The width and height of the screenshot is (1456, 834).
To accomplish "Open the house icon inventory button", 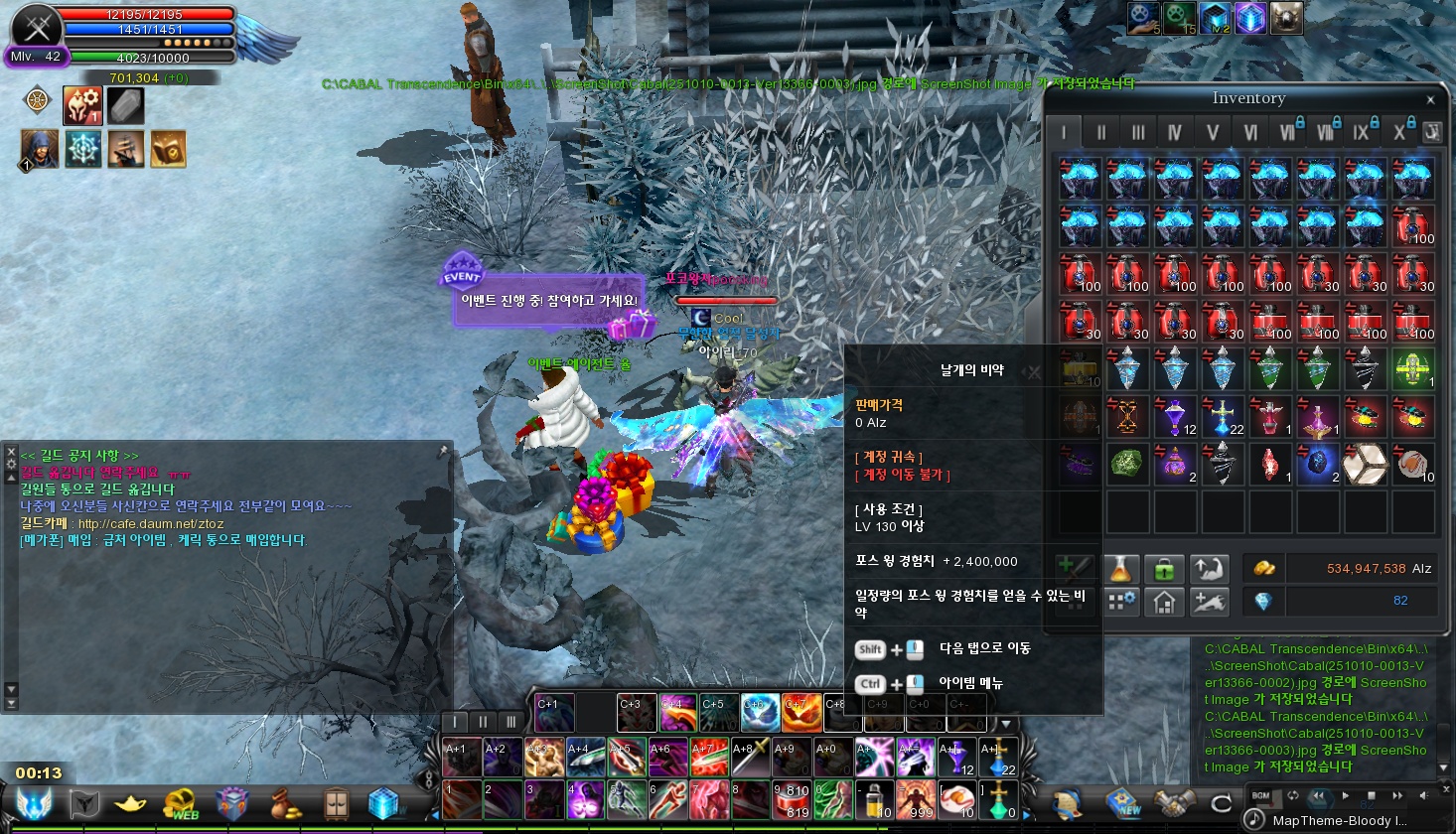I will point(1164,602).
